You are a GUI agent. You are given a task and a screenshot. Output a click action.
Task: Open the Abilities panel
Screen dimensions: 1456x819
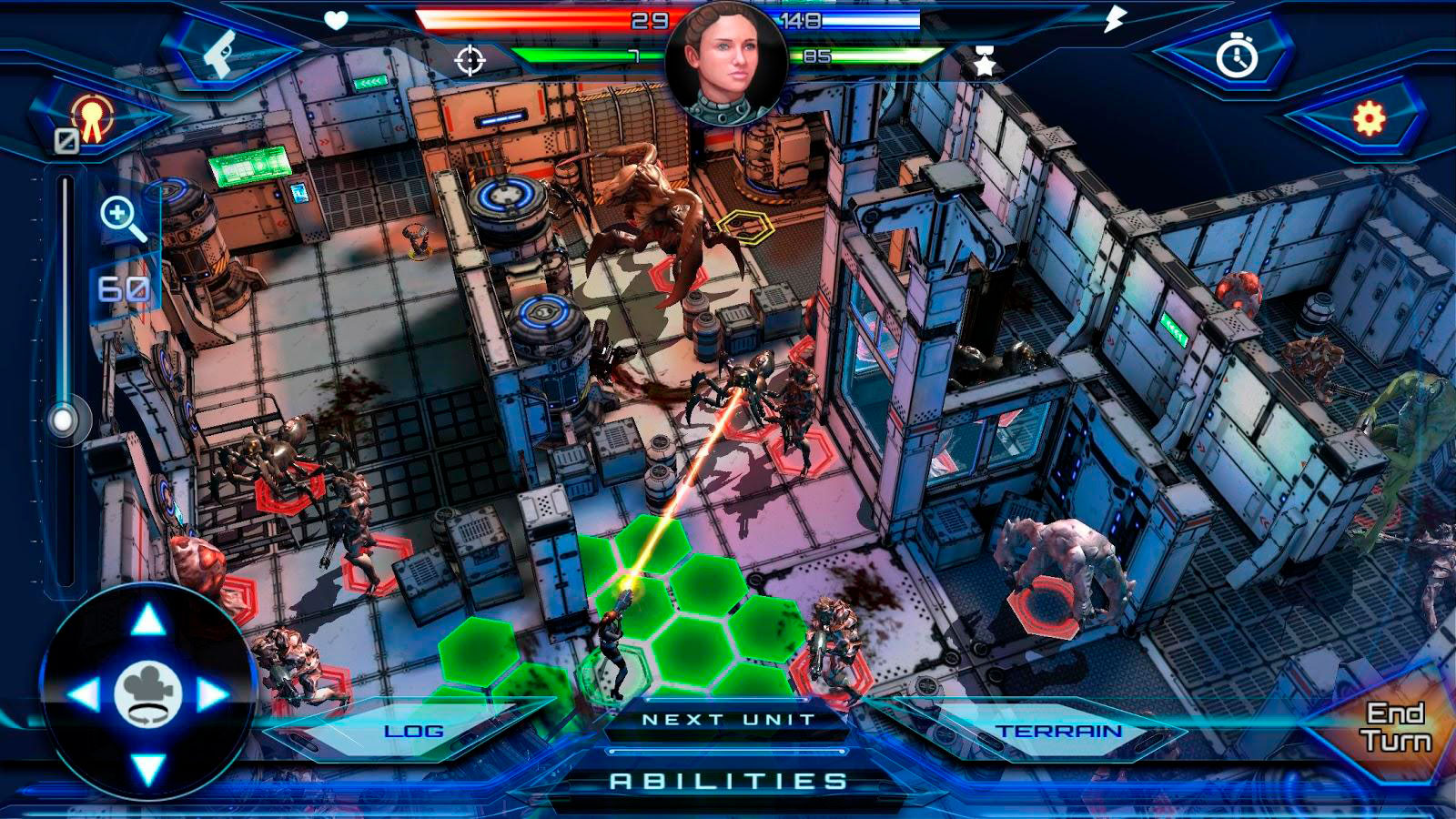728,781
